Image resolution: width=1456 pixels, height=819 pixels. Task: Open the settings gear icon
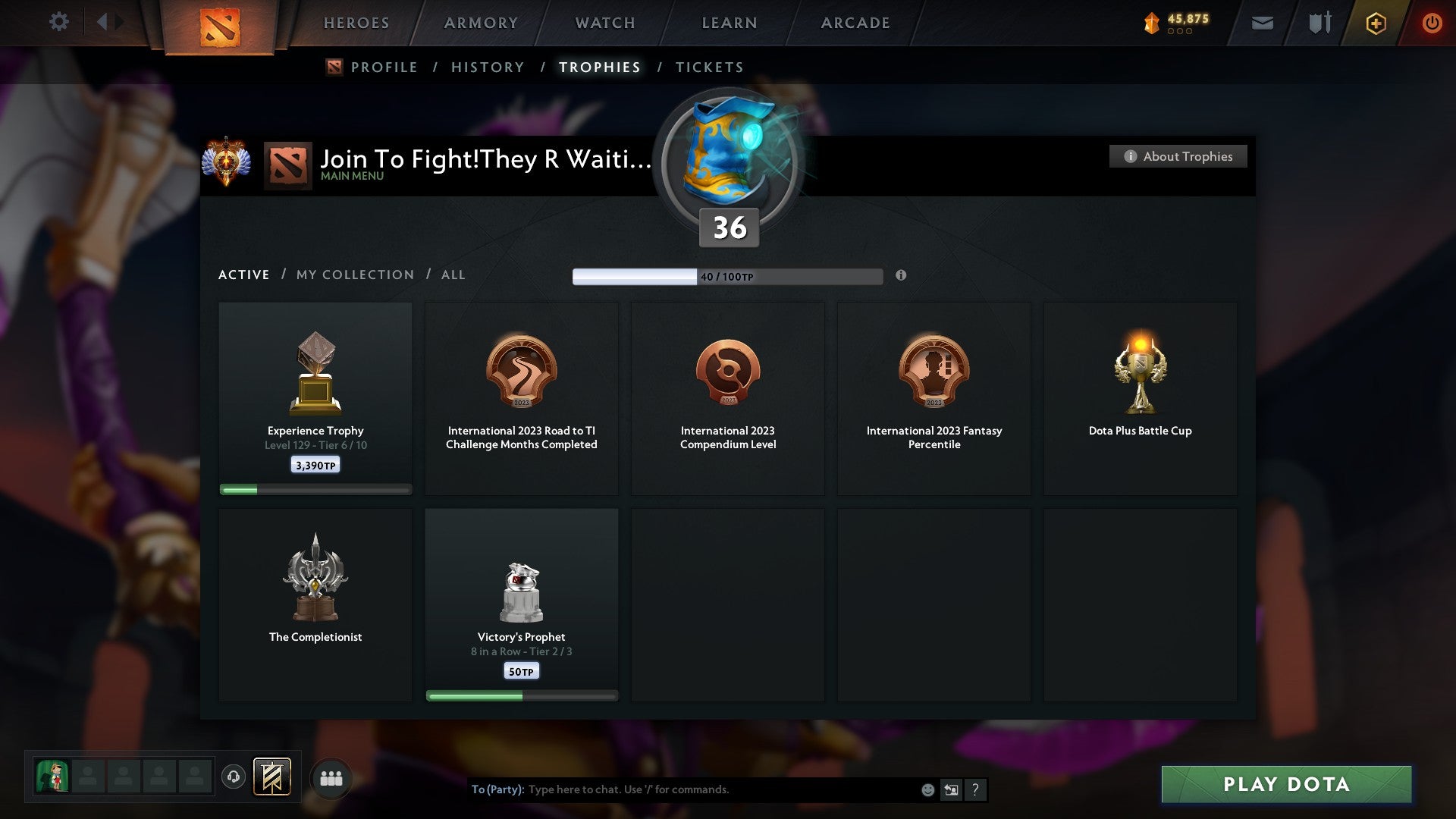coord(59,22)
